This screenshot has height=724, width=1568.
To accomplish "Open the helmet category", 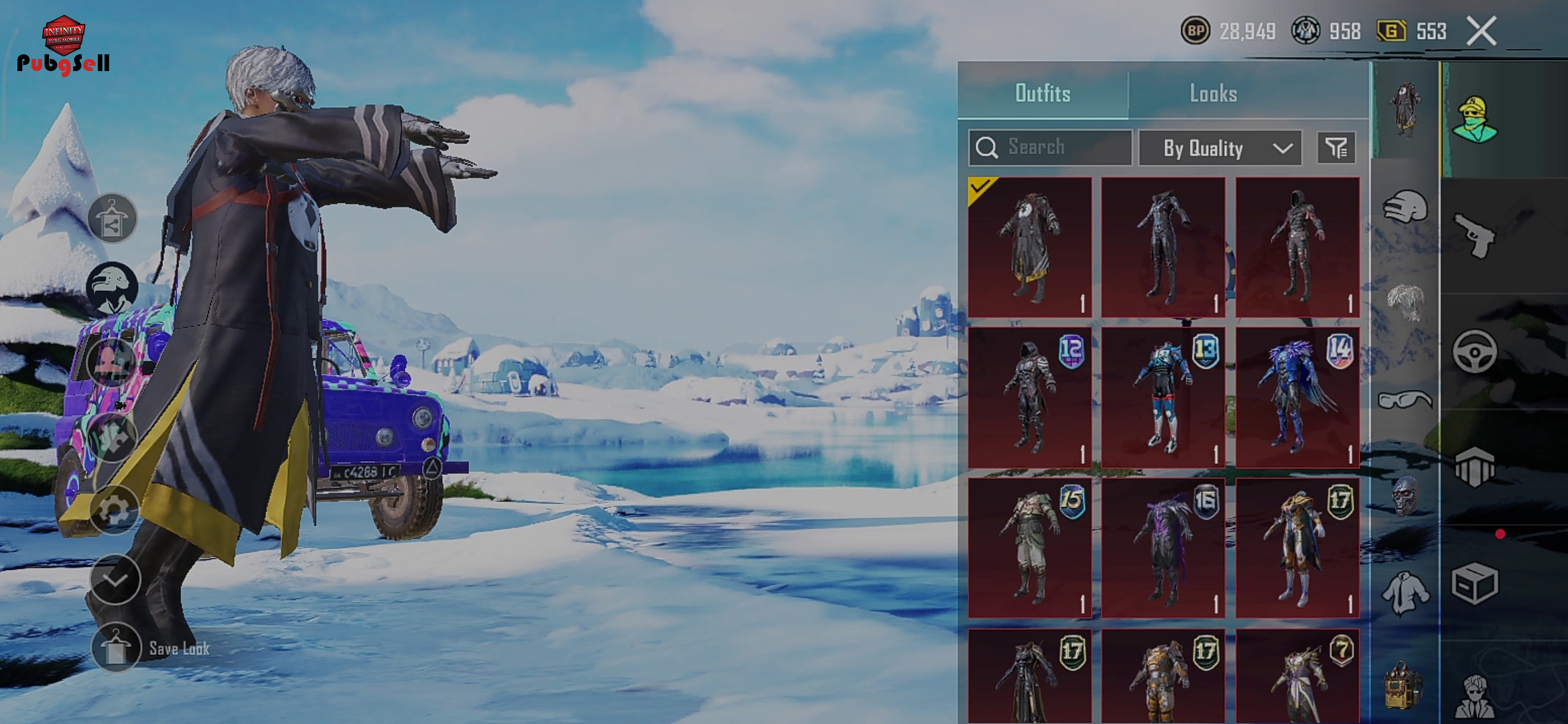I will [x=1405, y=208].
